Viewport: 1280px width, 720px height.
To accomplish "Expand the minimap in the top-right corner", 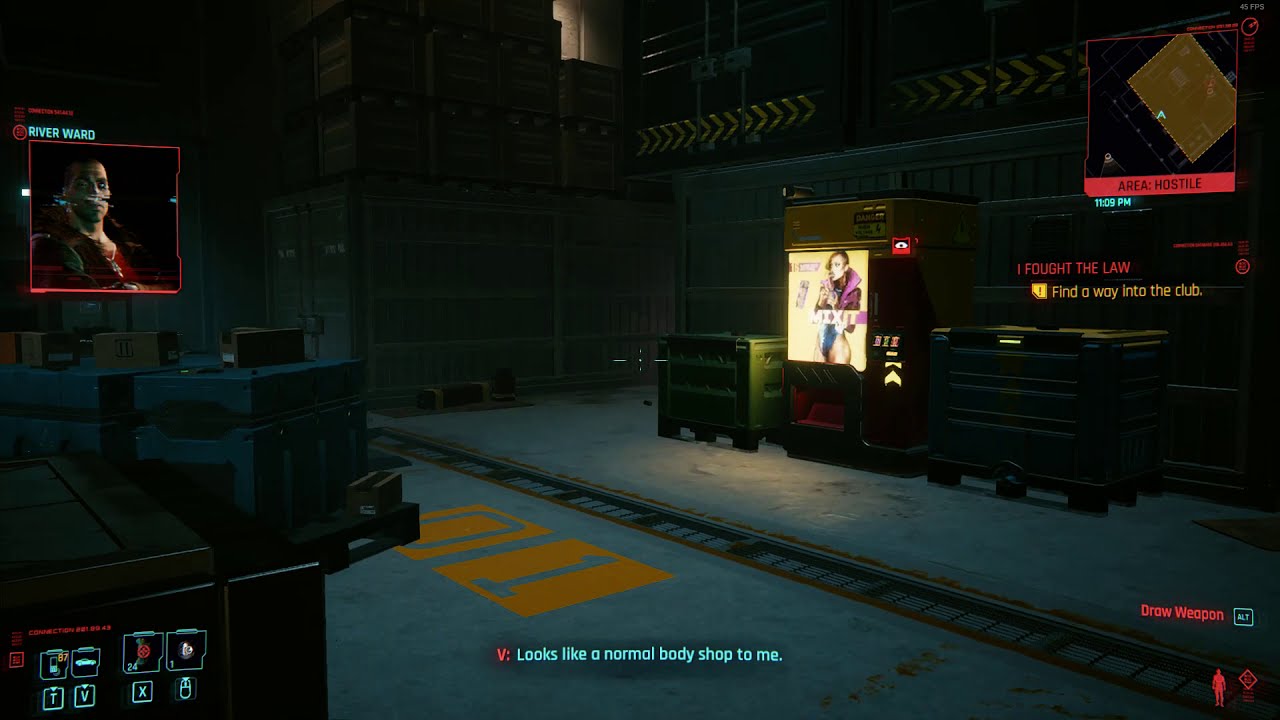I will (x=1162, y=103).
